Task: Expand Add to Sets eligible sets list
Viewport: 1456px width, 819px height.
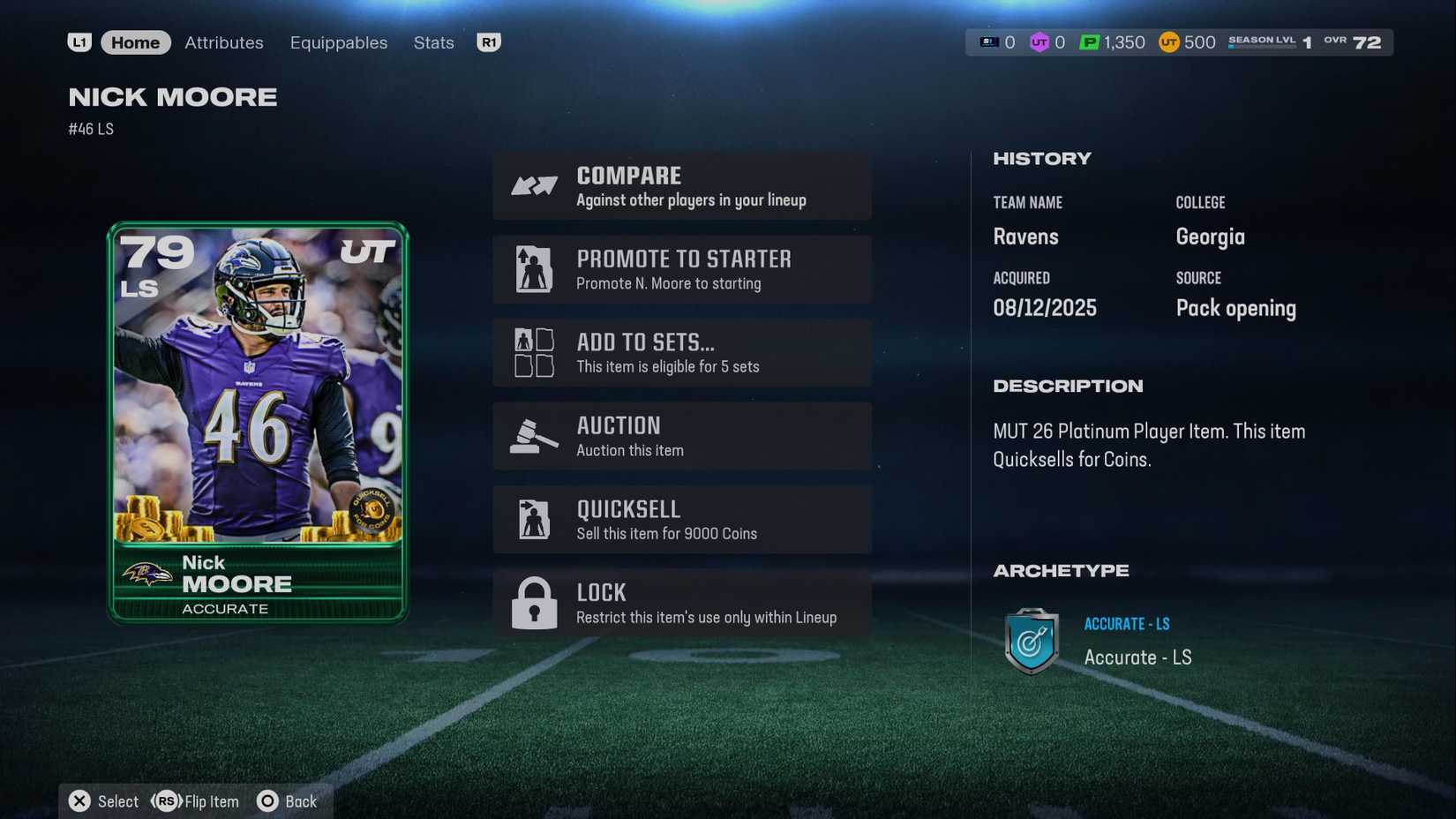Action: click(682, 352)
